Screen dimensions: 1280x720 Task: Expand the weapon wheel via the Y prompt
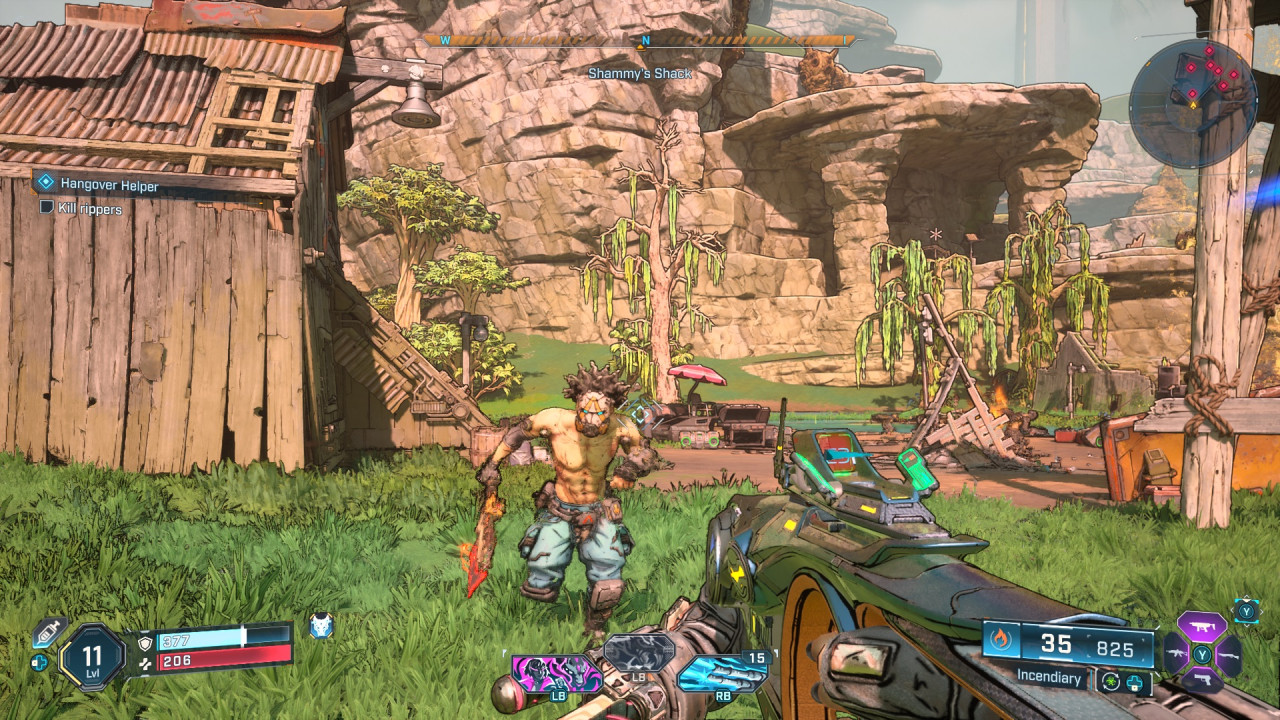(x=1246, y=611)
